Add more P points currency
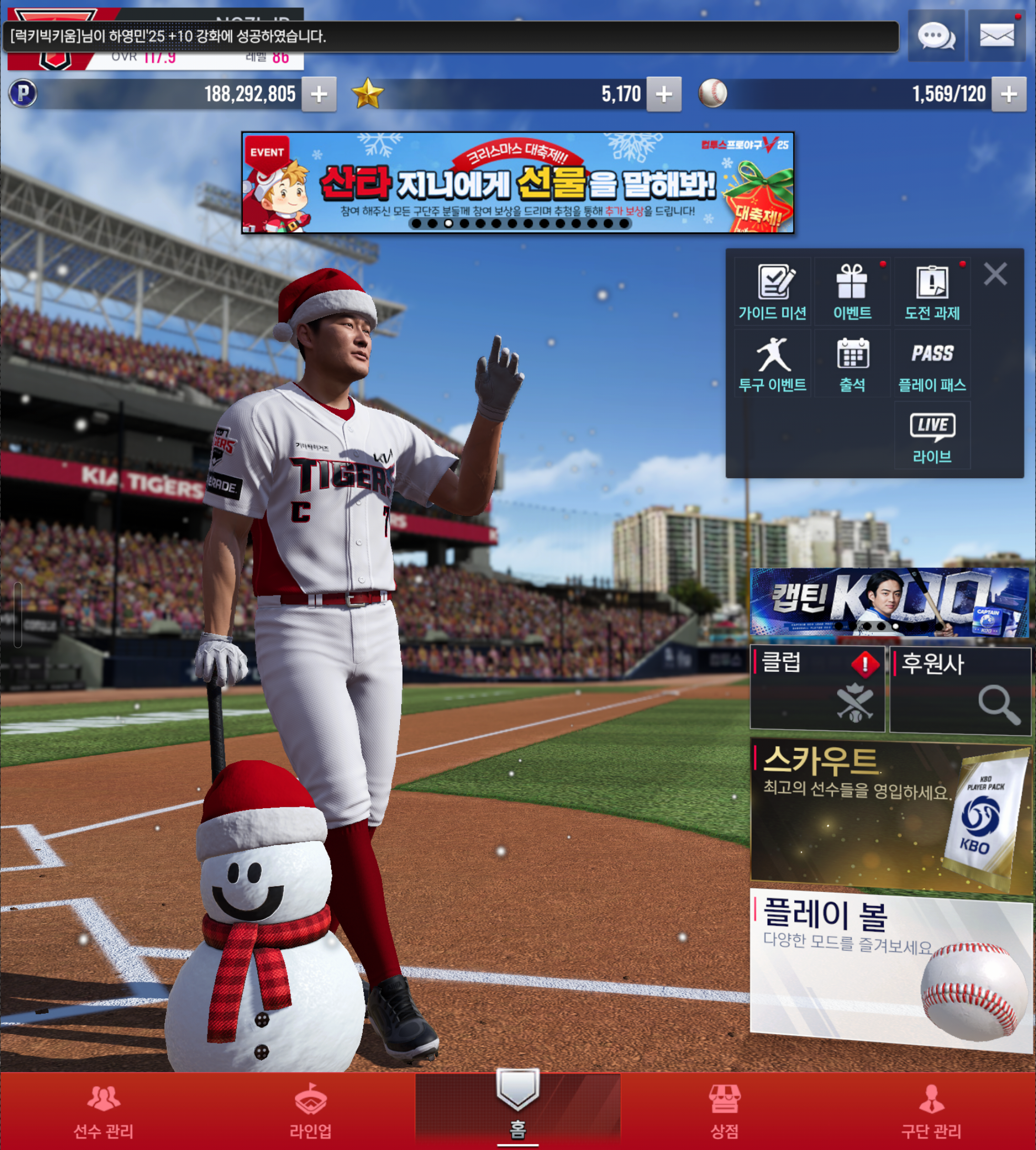 coord(319,94)
